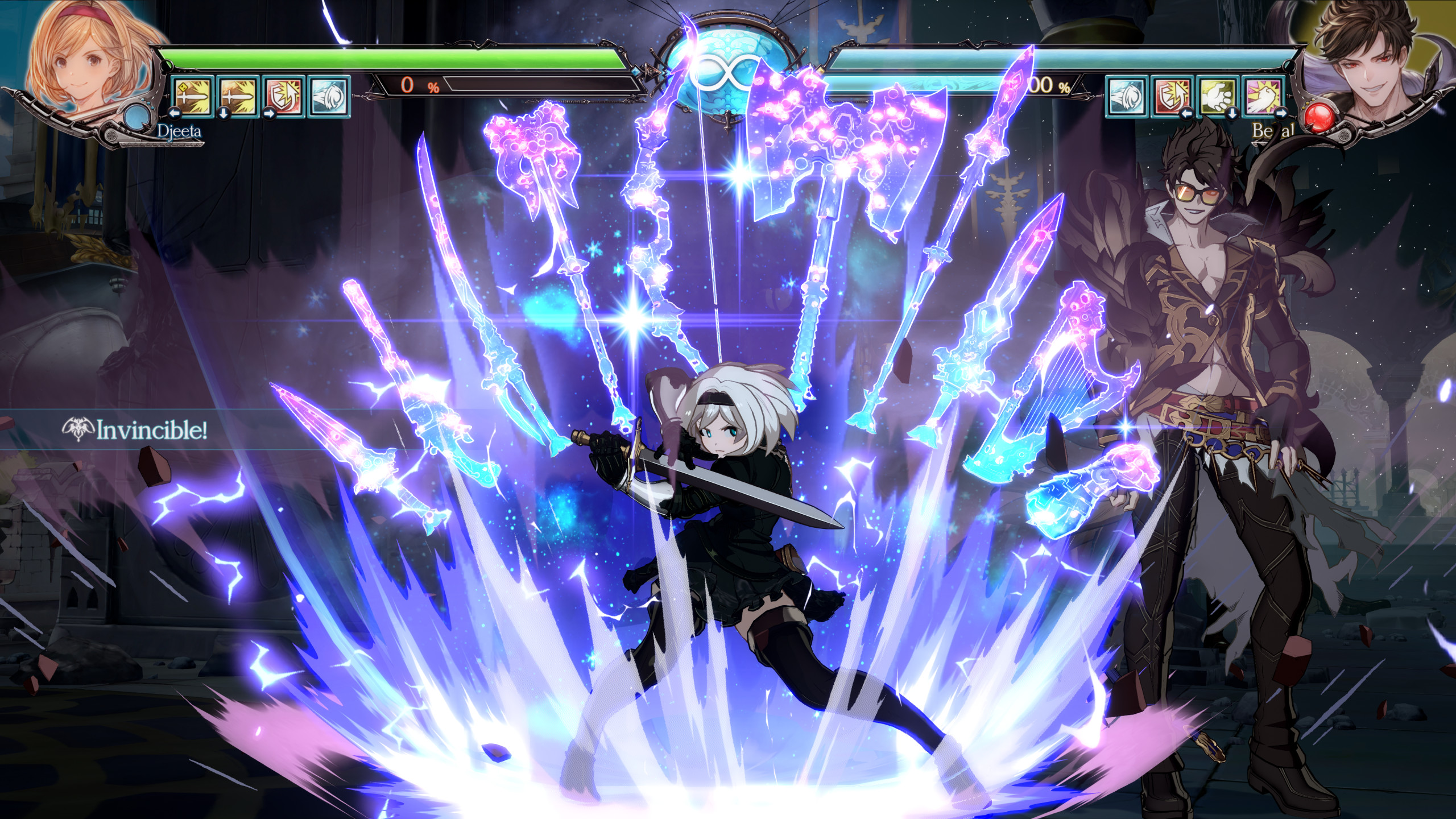
Task: Click the down-arrow badge on Belial's hand skill
Action: click(x=1232, y=114)
